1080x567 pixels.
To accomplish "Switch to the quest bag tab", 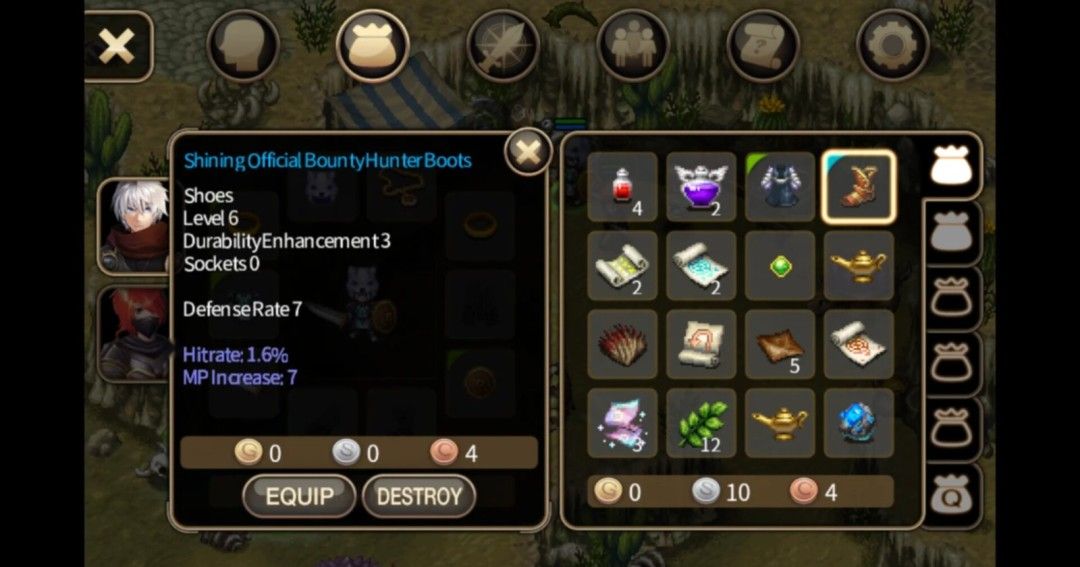I will pos(951,495).
